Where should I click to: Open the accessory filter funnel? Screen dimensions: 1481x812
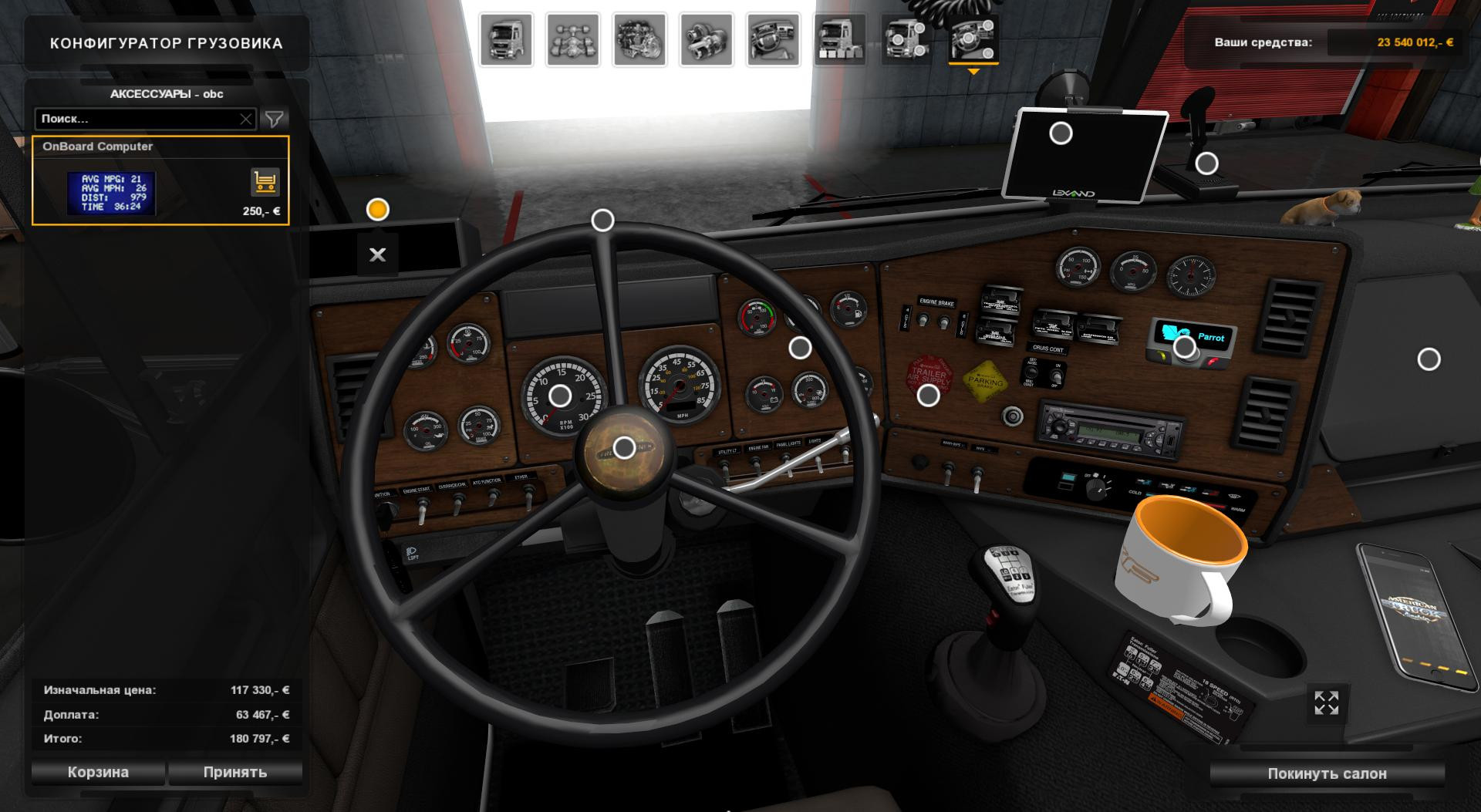[x=274, y=119]
